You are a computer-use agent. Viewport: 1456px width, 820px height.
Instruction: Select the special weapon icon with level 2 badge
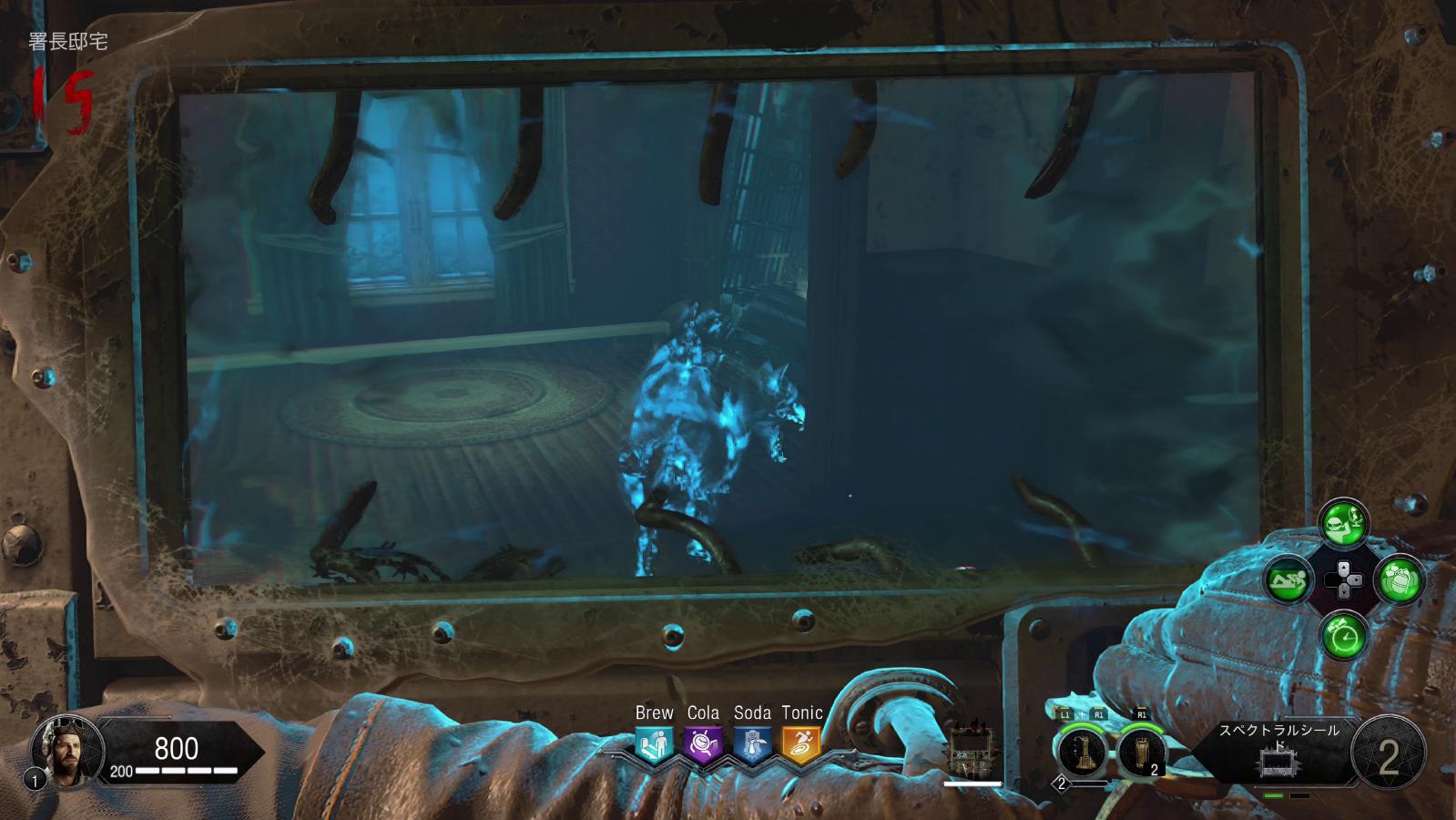(1083, 753)
